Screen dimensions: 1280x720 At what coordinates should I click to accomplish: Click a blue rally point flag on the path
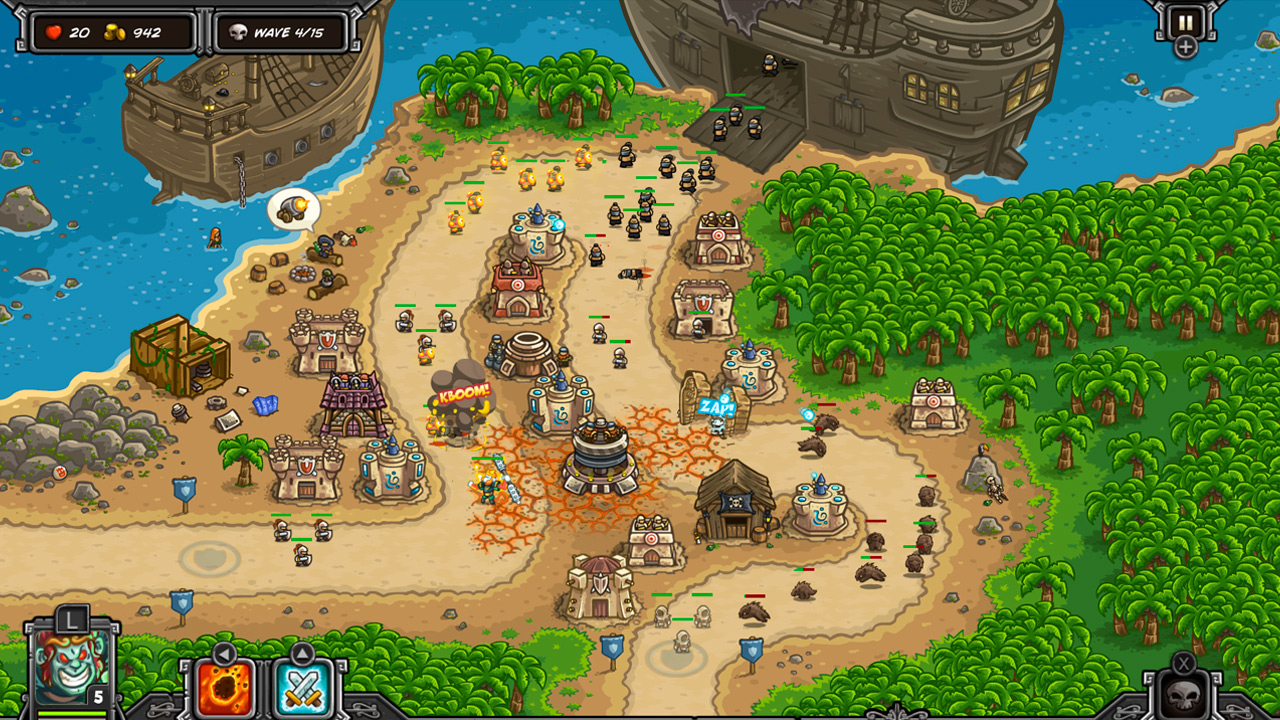point(184,490)
